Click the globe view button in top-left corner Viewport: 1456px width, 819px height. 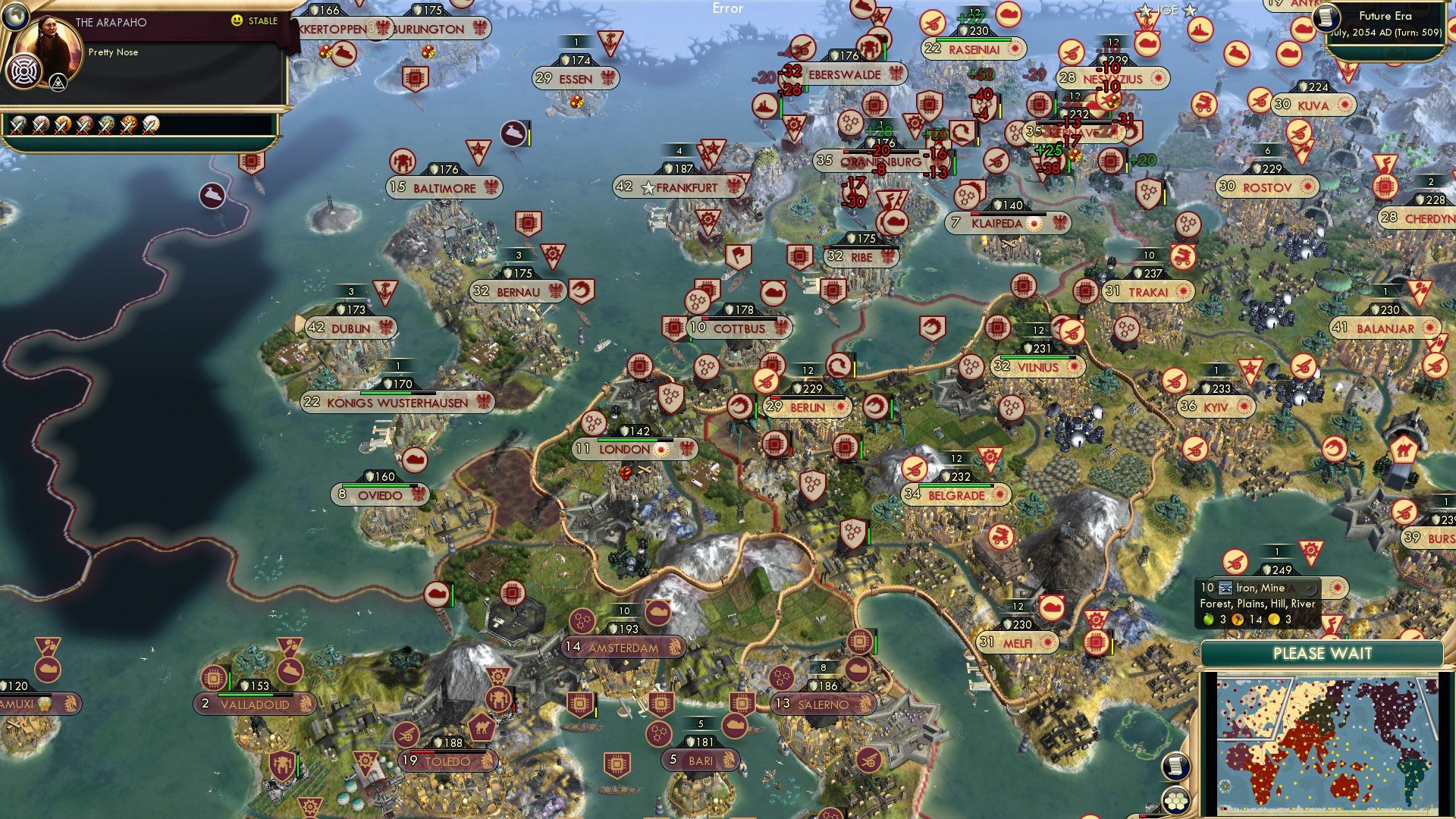[14, 16]
